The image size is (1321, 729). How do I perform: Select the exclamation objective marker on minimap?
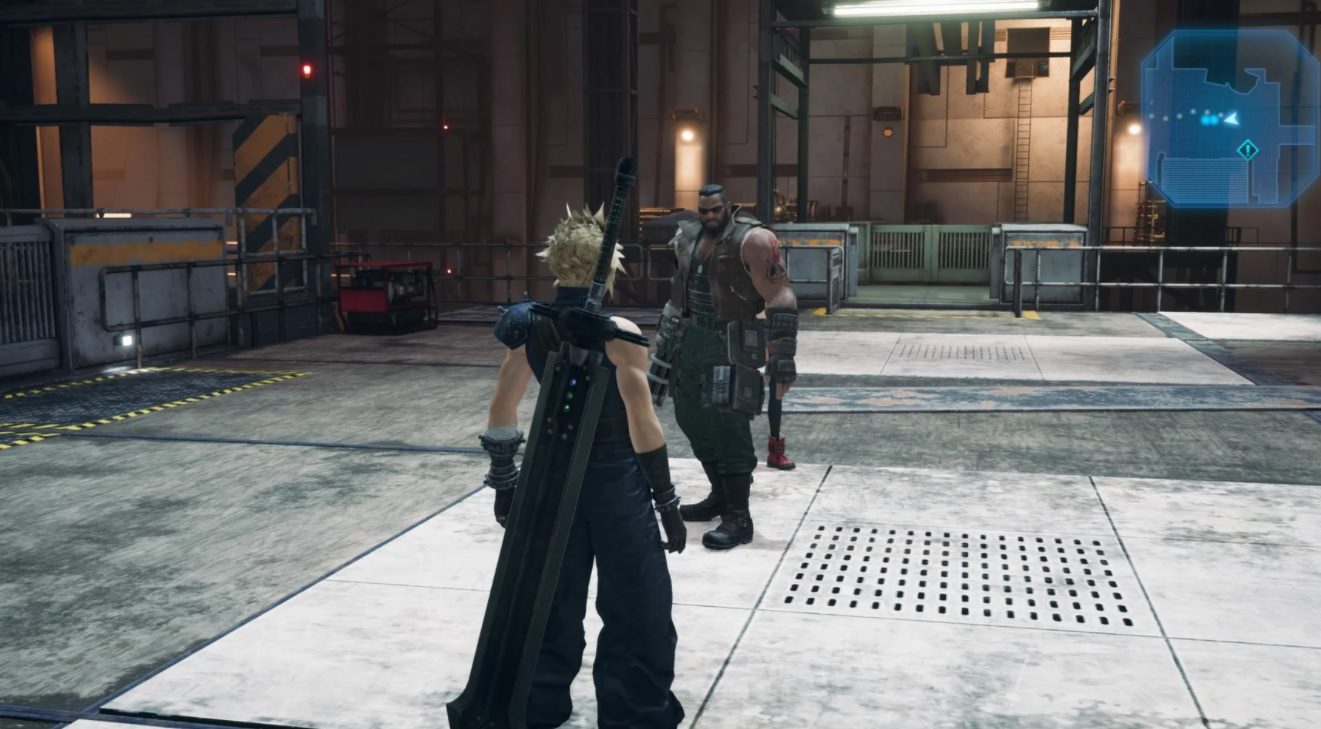(1247, 150)
